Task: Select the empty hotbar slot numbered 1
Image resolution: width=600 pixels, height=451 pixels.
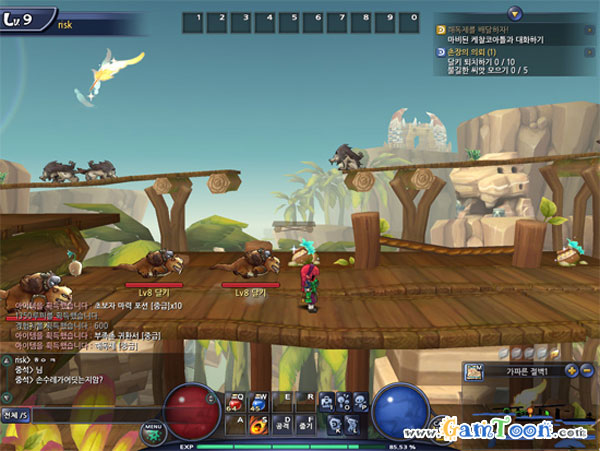Action: click(x=199, y=19)
